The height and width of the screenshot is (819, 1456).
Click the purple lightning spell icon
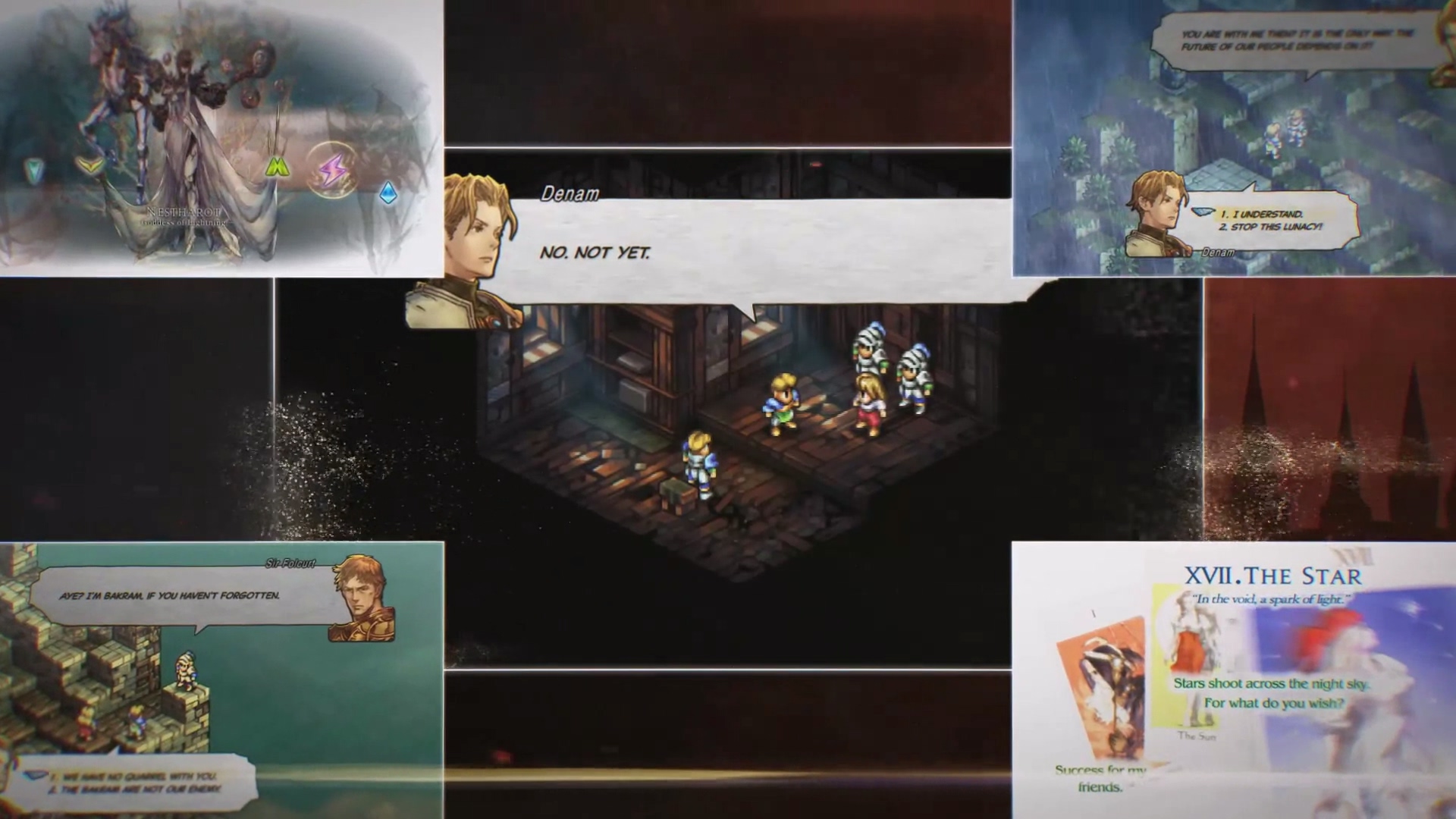[x=331, y=171]
